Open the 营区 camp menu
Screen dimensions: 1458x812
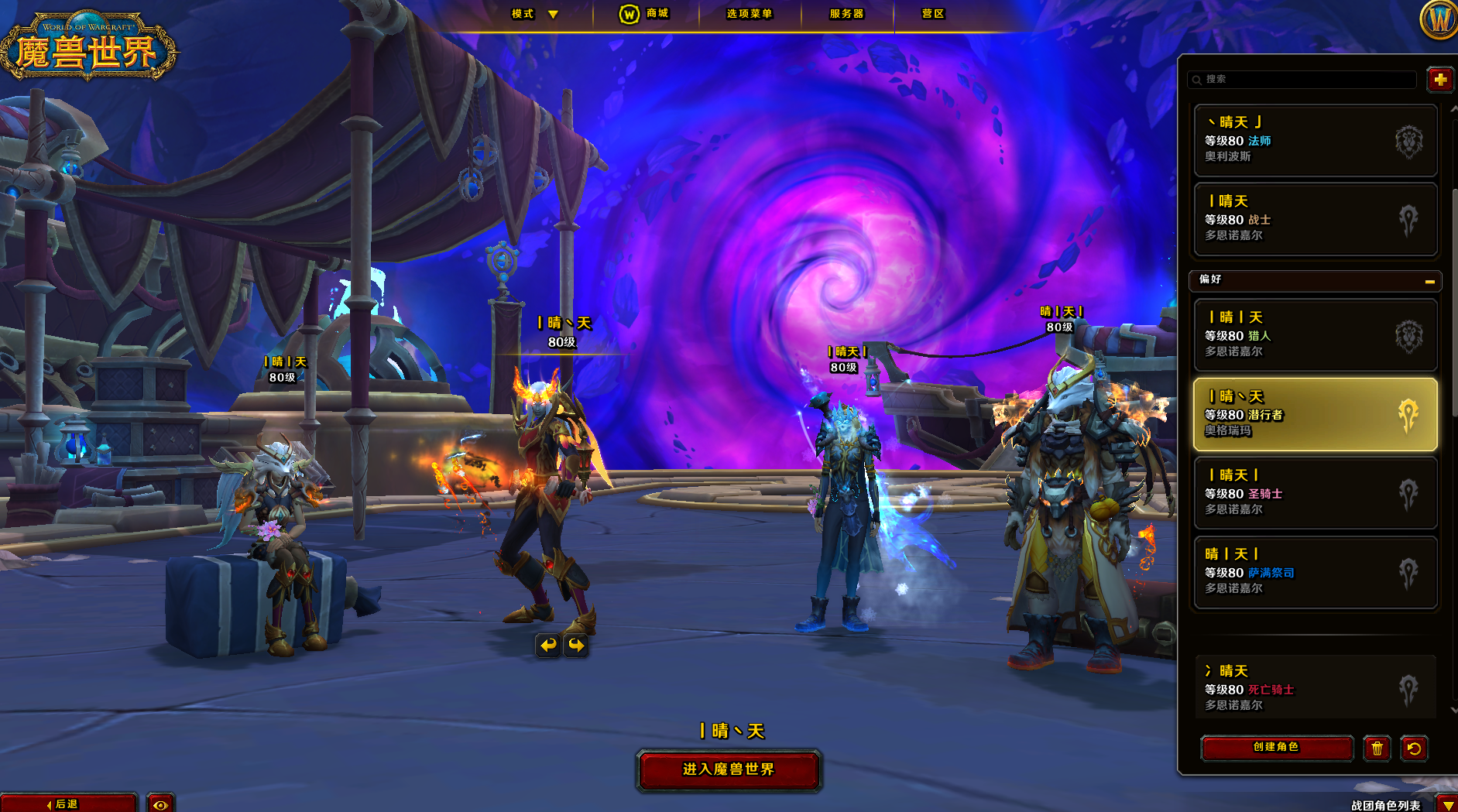[932, 14]
